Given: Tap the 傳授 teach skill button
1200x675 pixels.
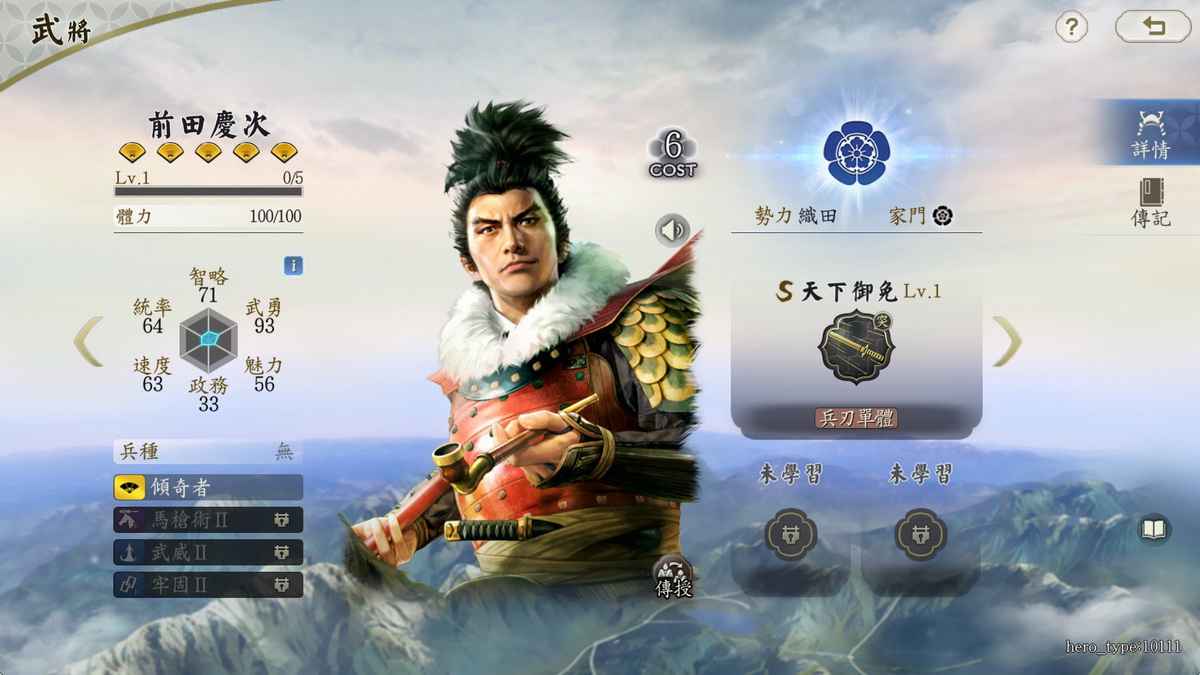Looking at the screenshot, I should tap(673, 578).
